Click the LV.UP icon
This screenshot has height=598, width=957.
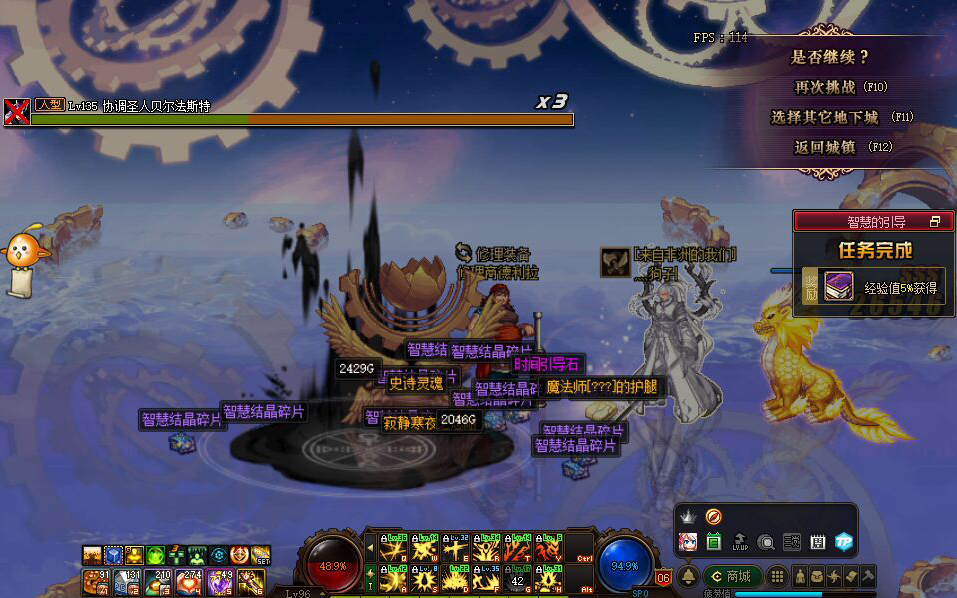coord(740,542)
